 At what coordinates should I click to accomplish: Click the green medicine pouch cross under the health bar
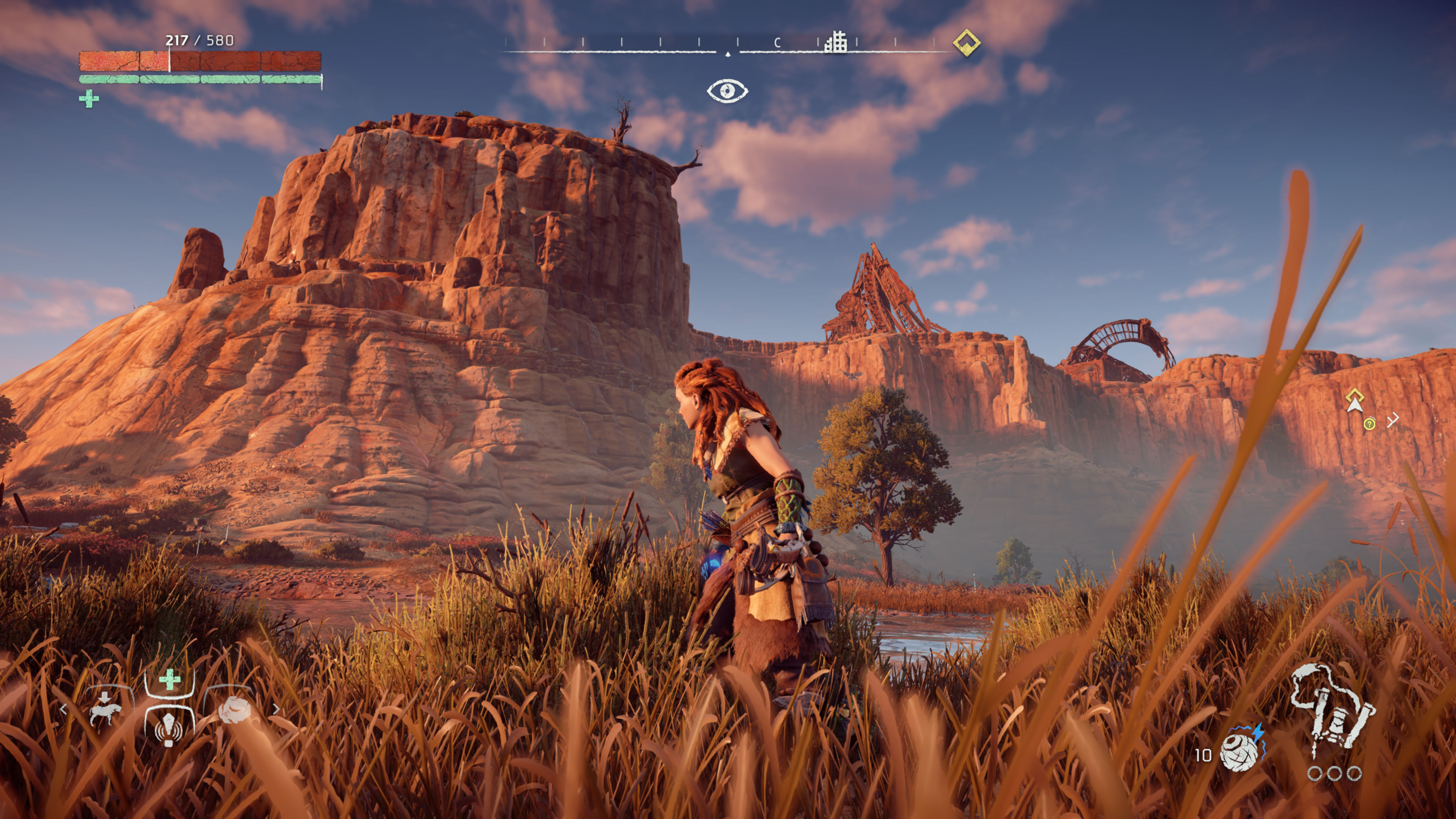click(89, 99)
